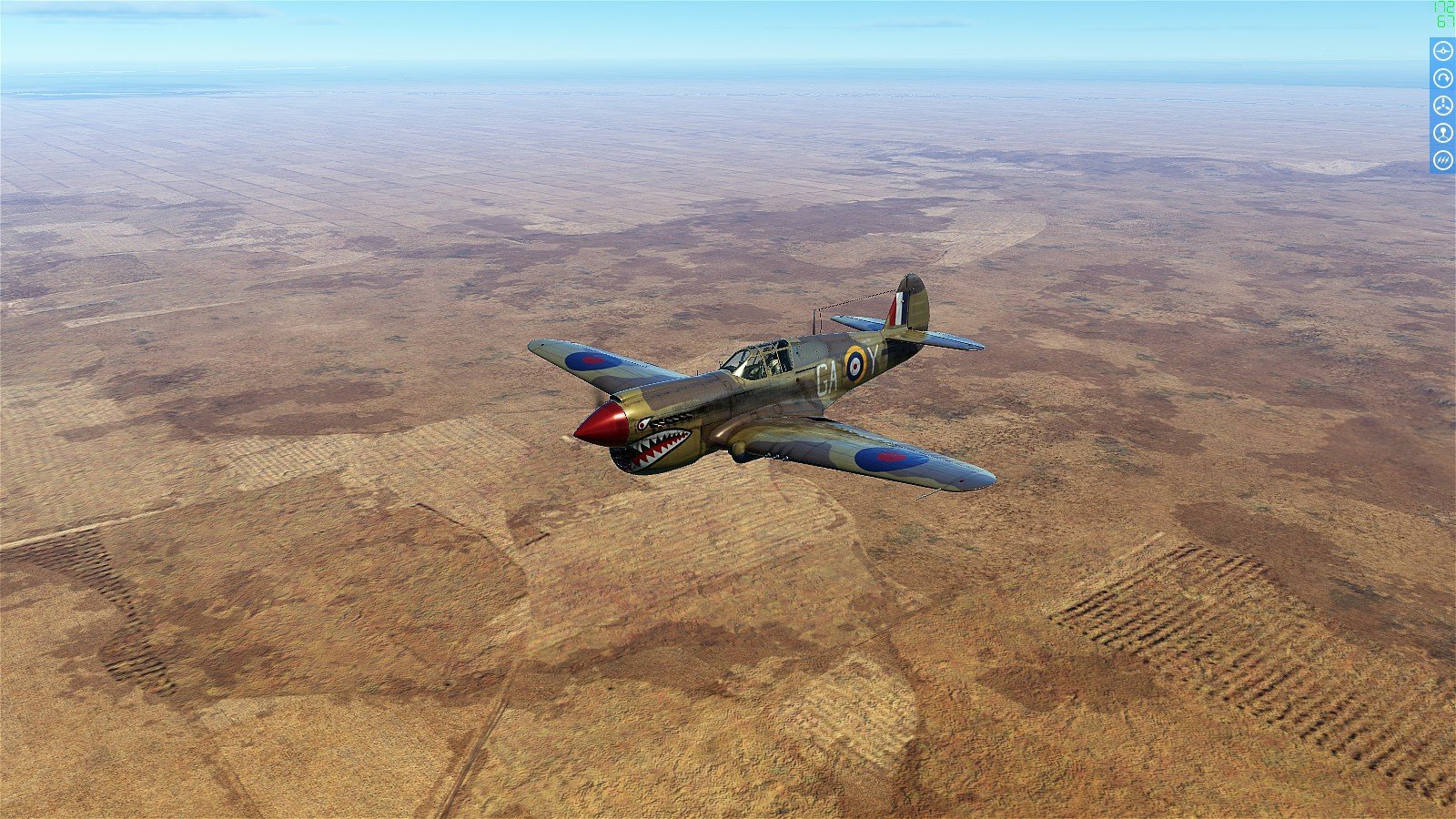Toggle the three-blade propeller icon

point(1442,106)
